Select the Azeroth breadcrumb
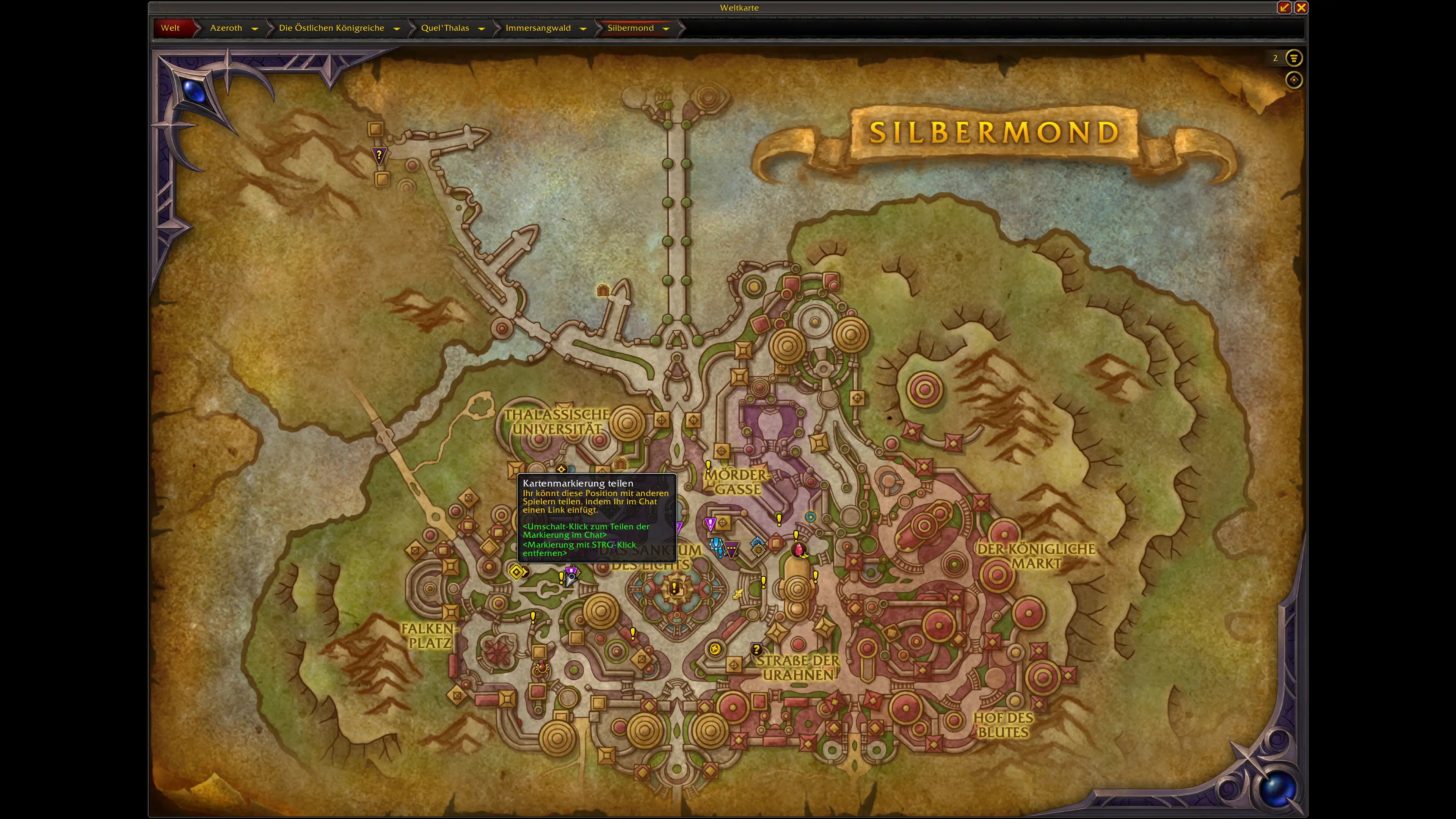The width and height of the screenshot is (1456, 819). (x=226, y=28)
